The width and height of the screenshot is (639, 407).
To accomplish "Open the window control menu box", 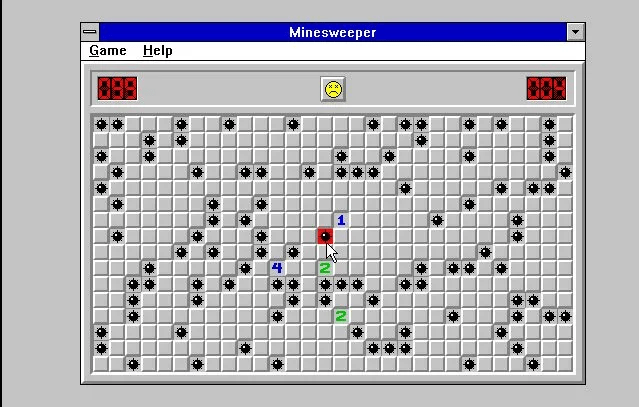I will (x=90, y=32).
